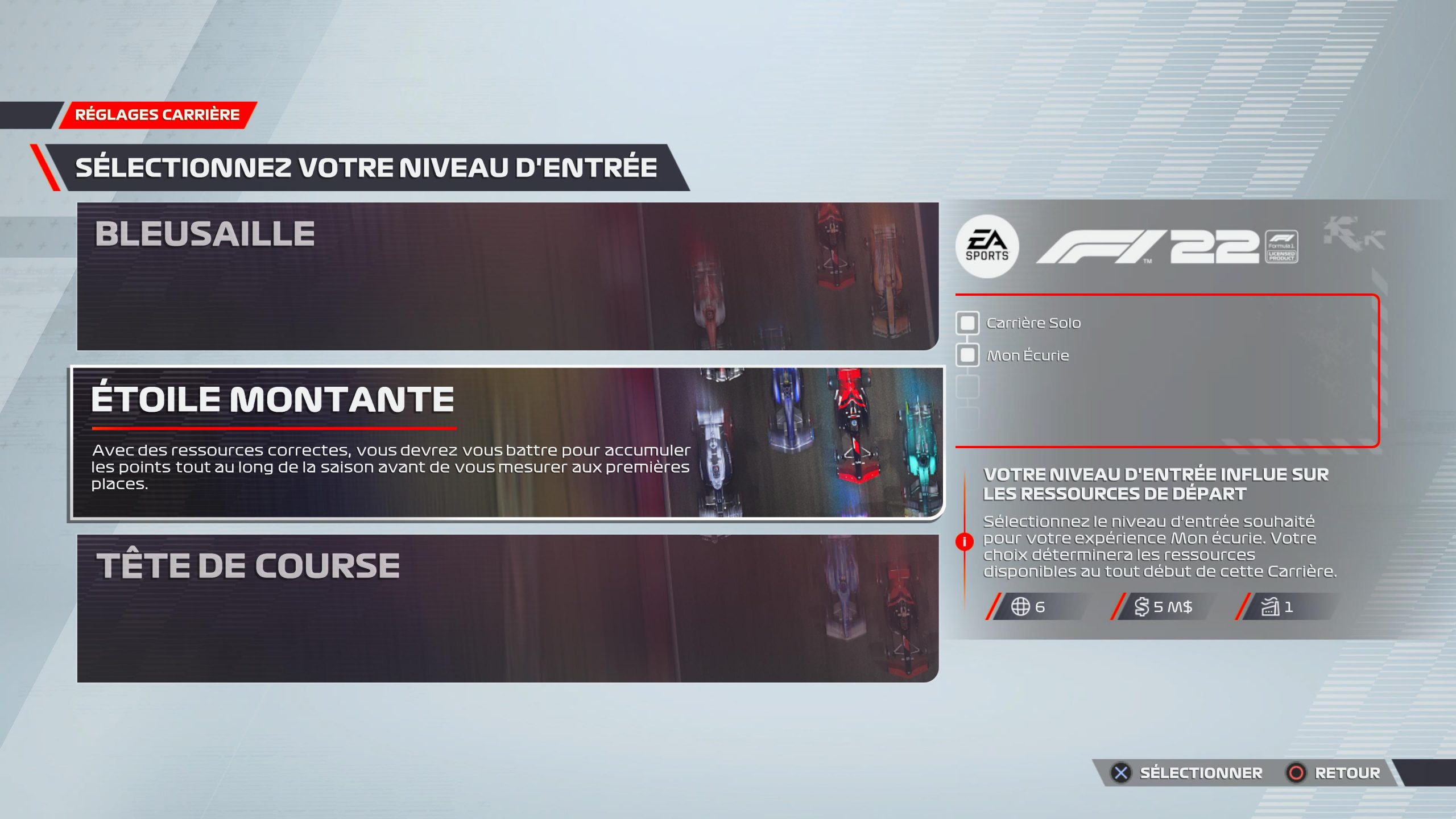
Task: Go back with the Retour button
Action: 1334,773
